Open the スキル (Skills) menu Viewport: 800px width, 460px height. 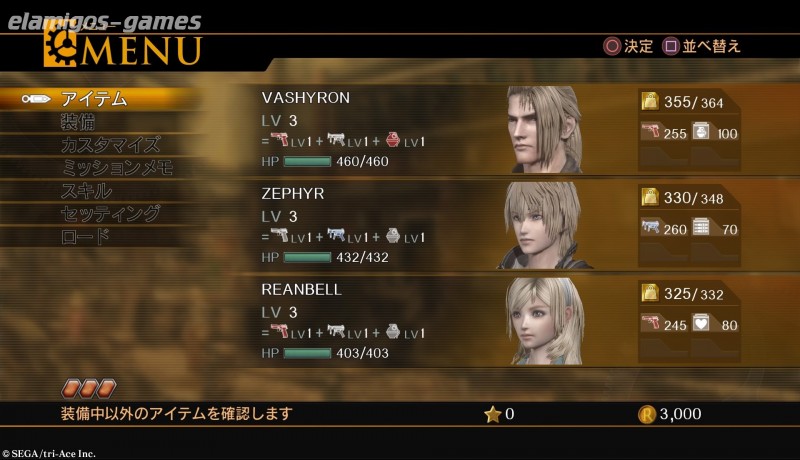[86, 191]
